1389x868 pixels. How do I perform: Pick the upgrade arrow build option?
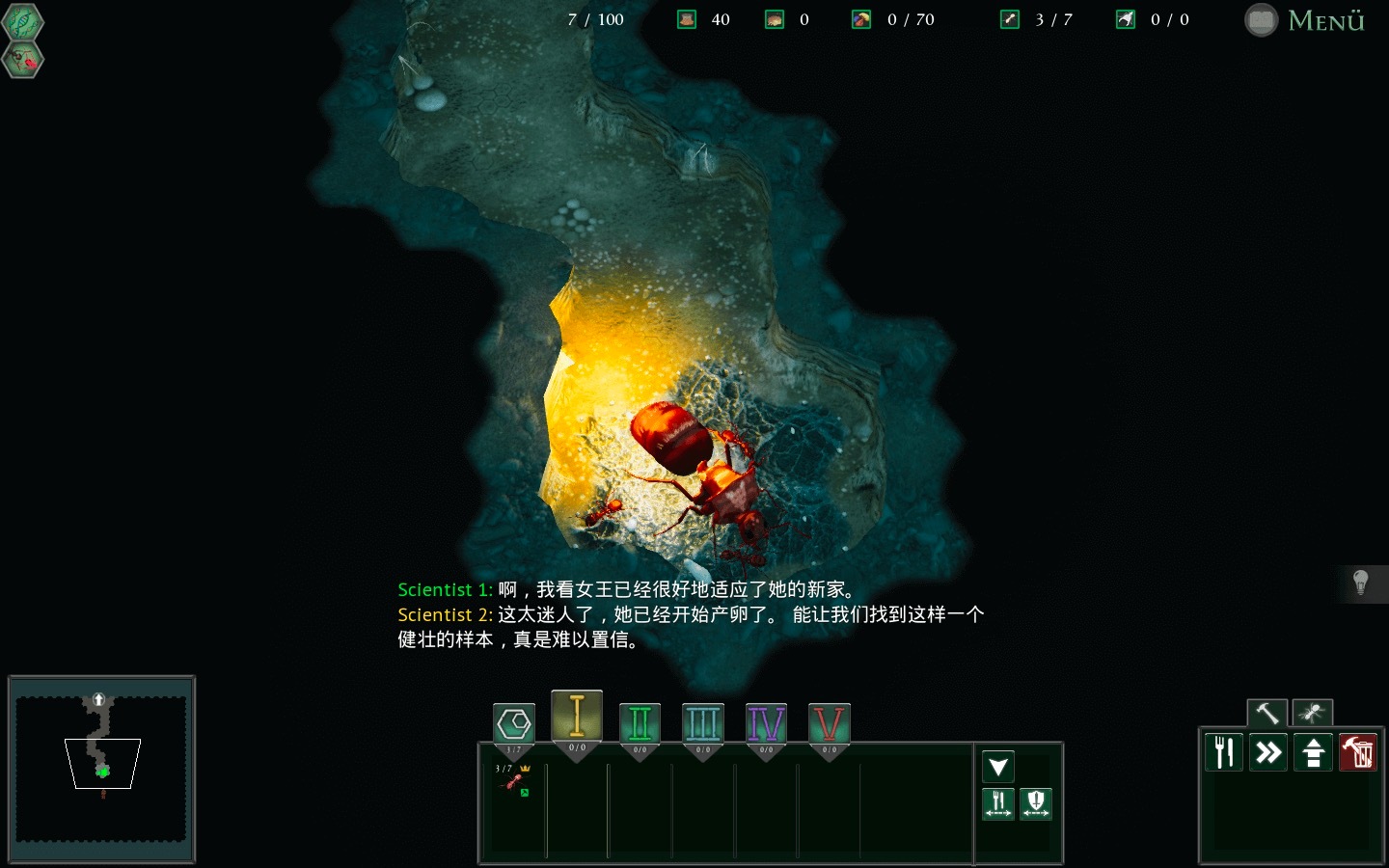click(1313, 752)
